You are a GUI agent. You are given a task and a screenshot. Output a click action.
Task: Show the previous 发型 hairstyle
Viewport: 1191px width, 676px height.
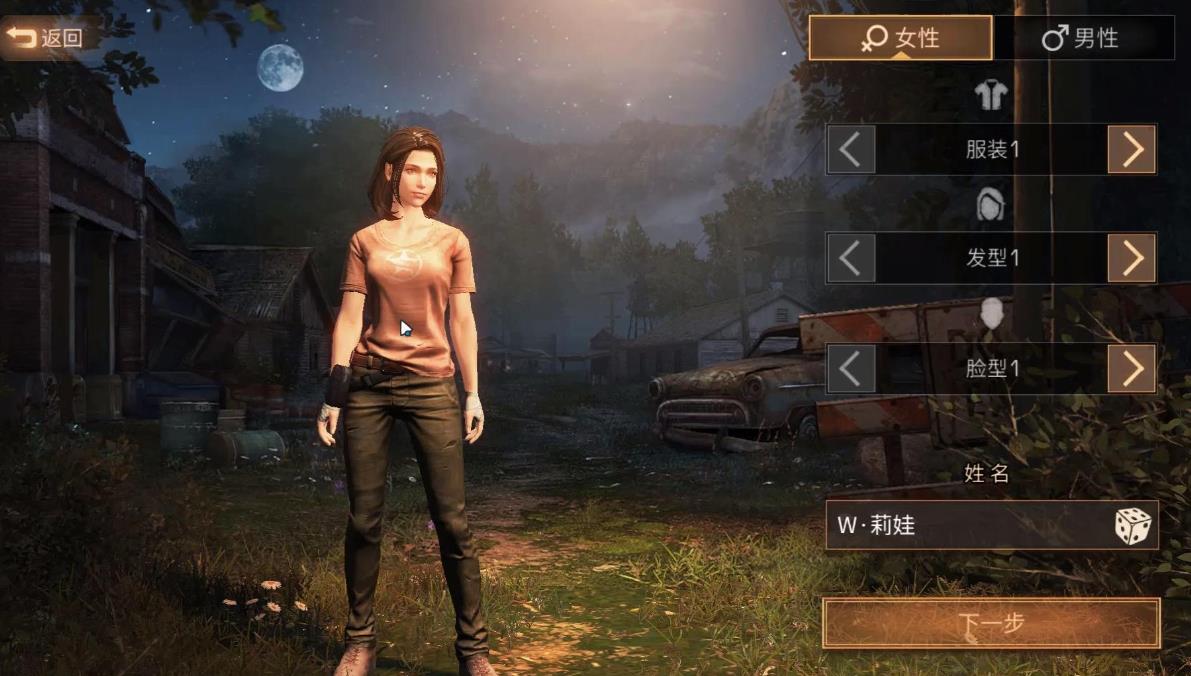tap(851, 258)
